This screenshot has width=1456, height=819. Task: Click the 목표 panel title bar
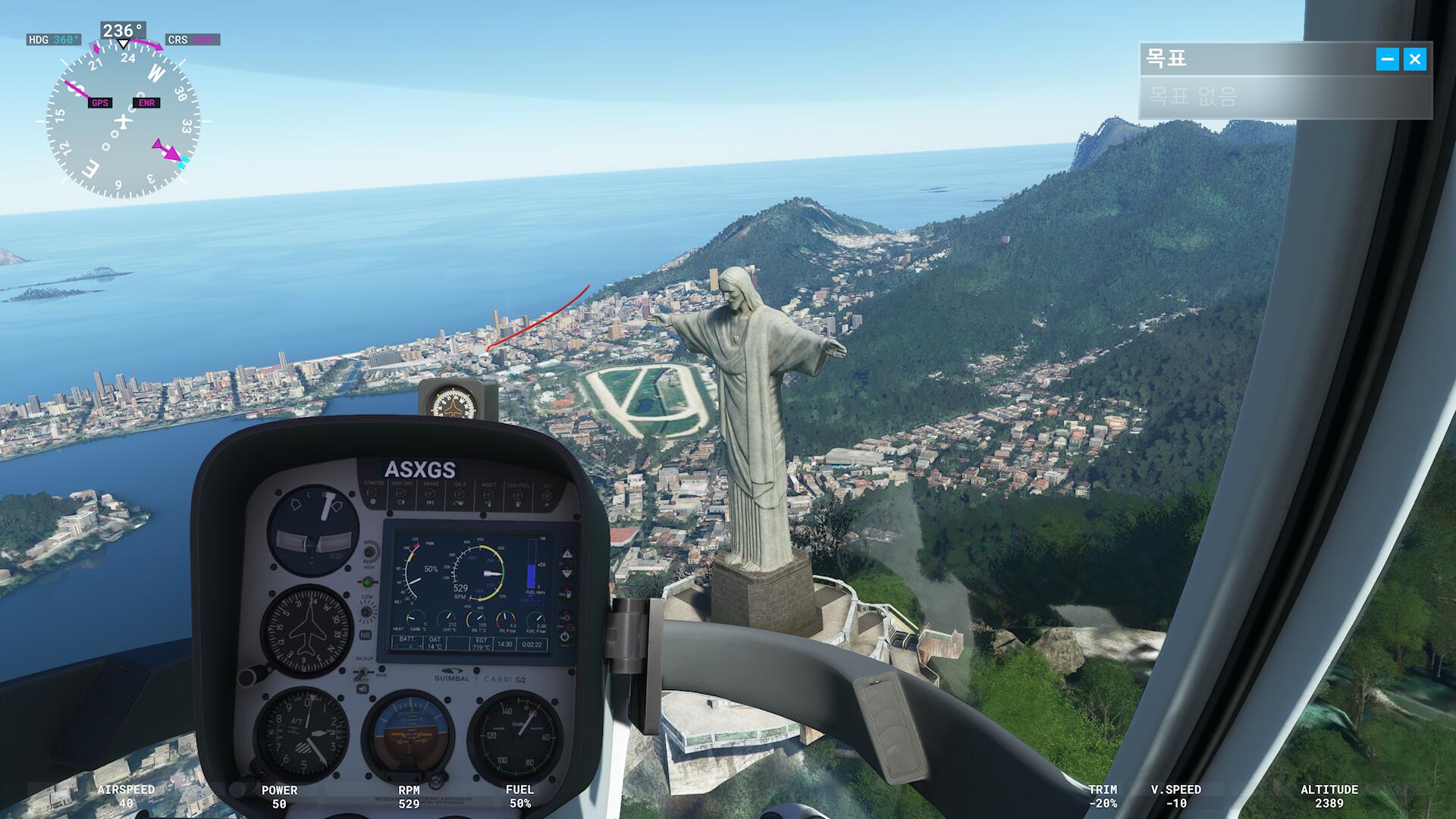coord(1251,59)
